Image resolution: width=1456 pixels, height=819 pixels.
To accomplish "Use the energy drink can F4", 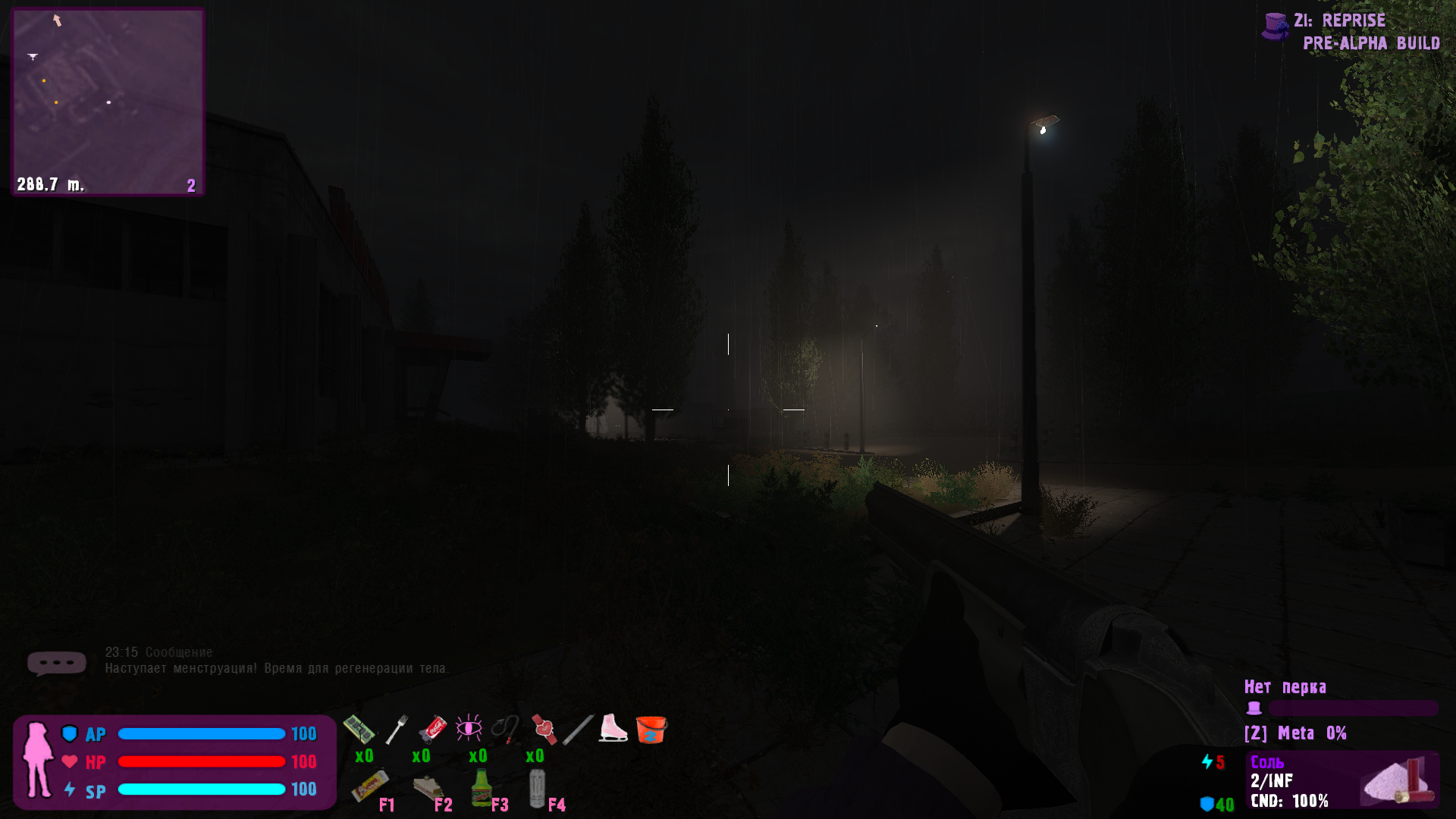I will click(537, 788).
